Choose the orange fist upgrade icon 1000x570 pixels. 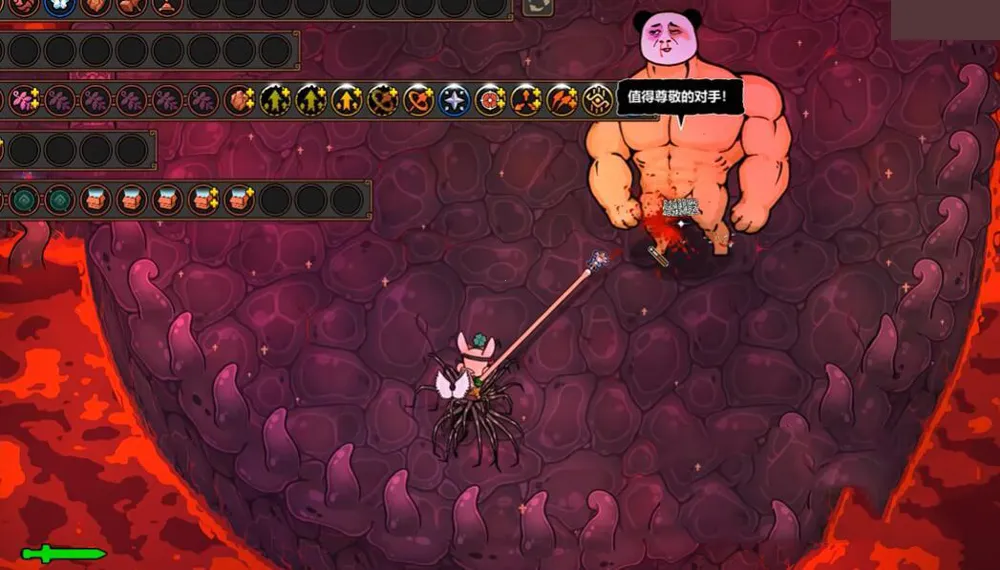tap(239, 100)
